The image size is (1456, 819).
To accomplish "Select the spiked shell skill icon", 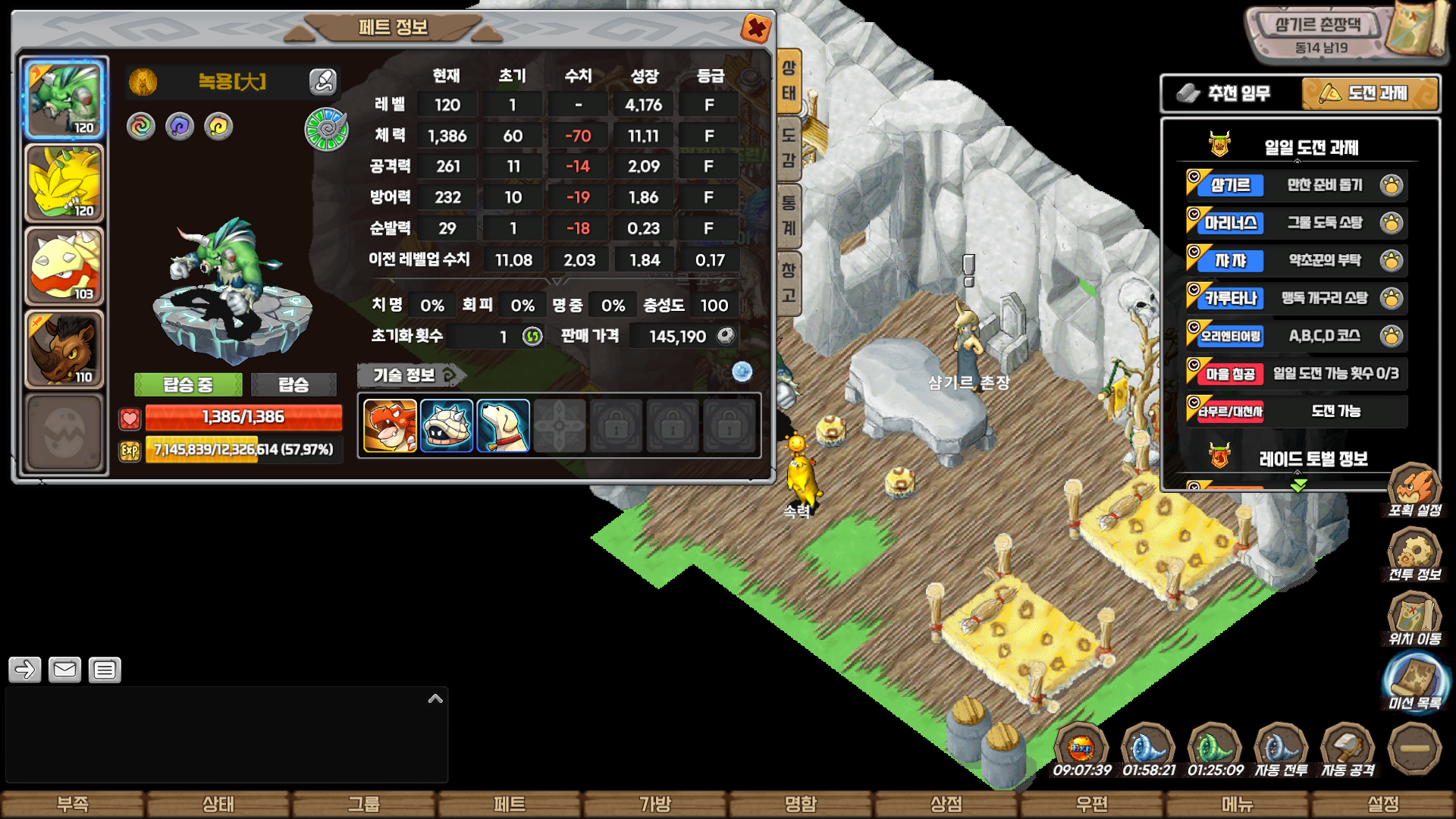I will pyautogui.click(x=447, y=426).
